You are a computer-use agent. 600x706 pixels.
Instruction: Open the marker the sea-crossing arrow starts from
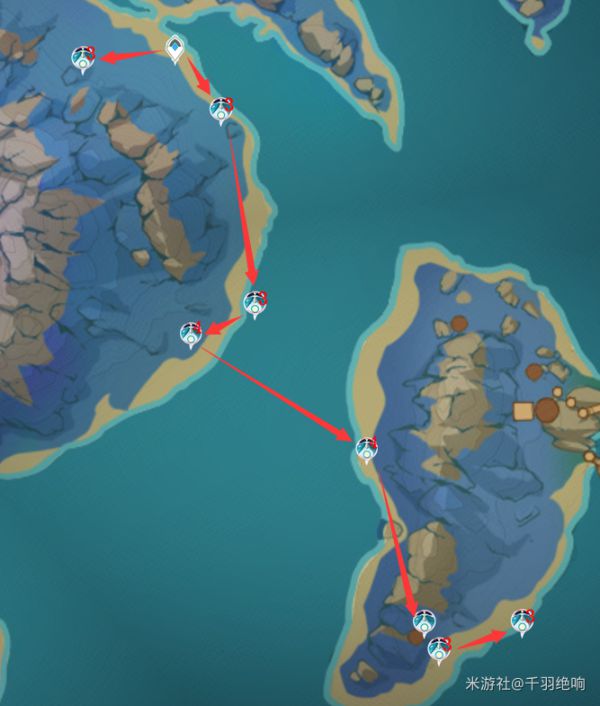(x=191, y=334)
